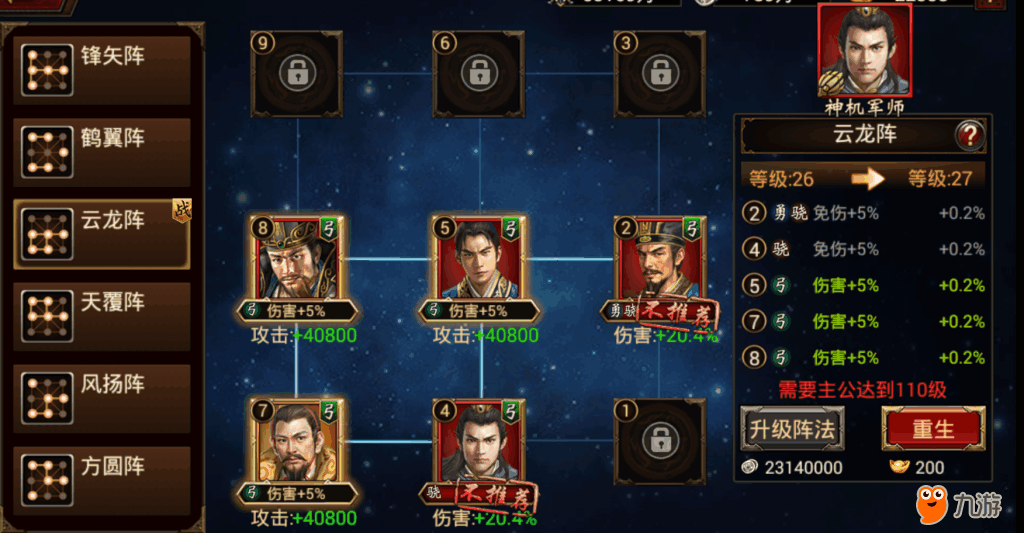Open the 天覆阵 formation
The image size is (1024, 533).
[102, 315]
